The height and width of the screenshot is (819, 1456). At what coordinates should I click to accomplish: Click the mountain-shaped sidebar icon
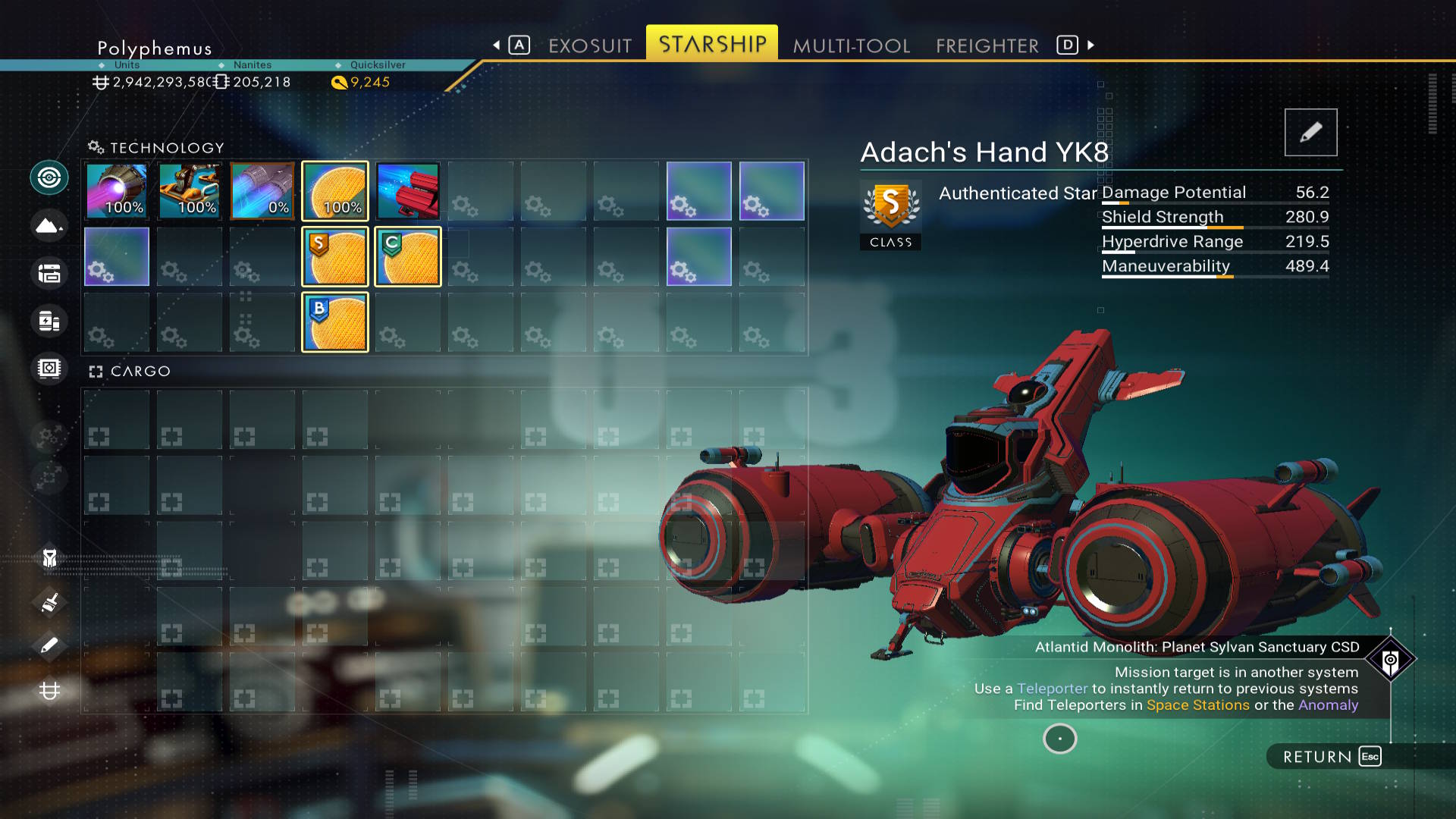point(49,226)
